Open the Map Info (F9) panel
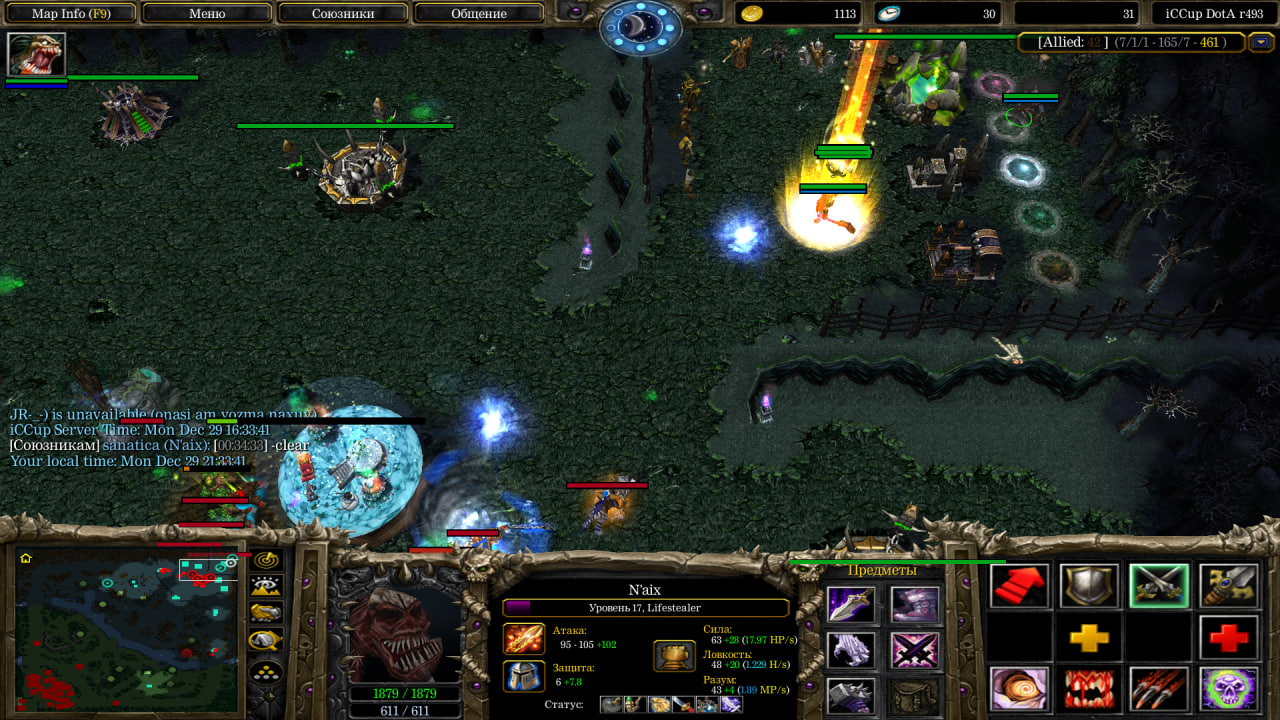 [70, 14]
